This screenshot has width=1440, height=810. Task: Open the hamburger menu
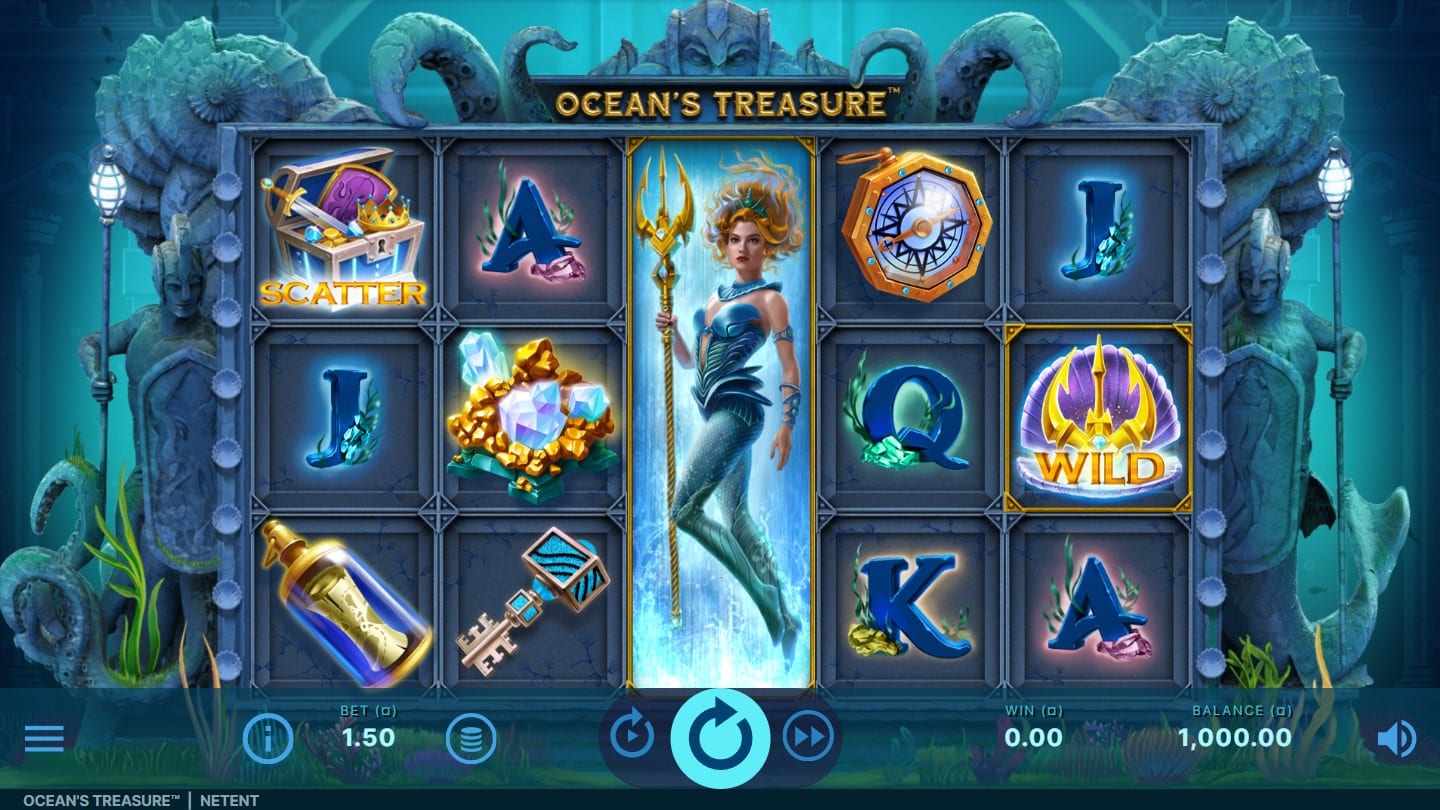tap(44, 739)
